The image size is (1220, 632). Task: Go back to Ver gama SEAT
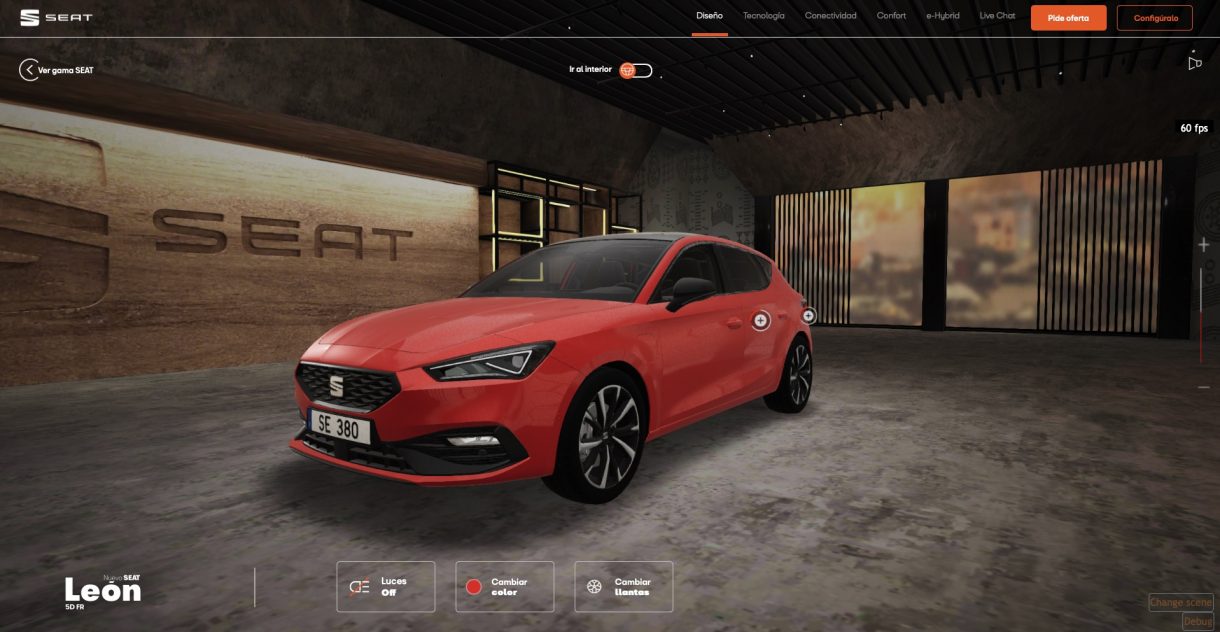tap(56, 70)
